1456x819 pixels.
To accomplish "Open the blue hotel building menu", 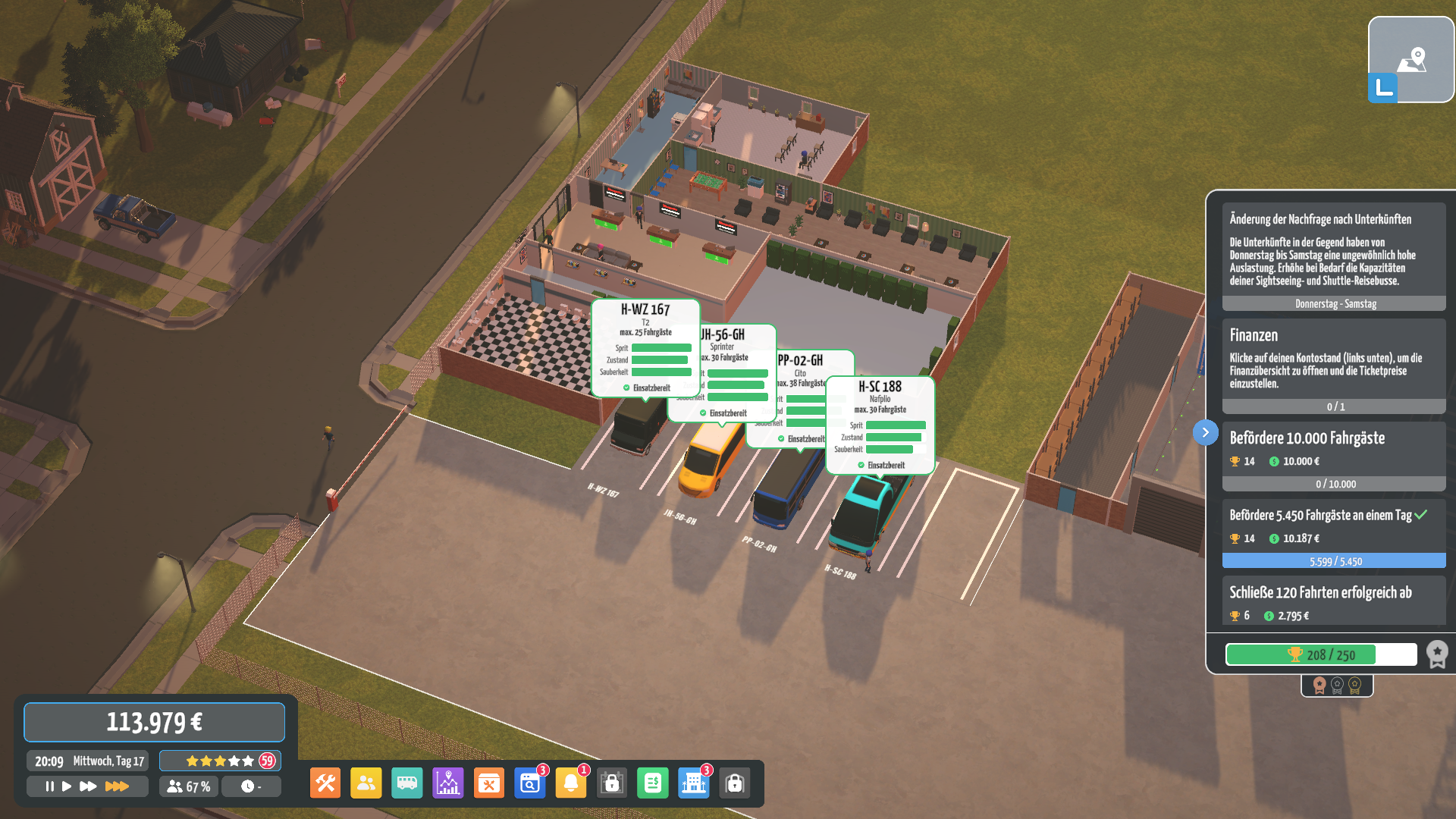I will (694, 783).
